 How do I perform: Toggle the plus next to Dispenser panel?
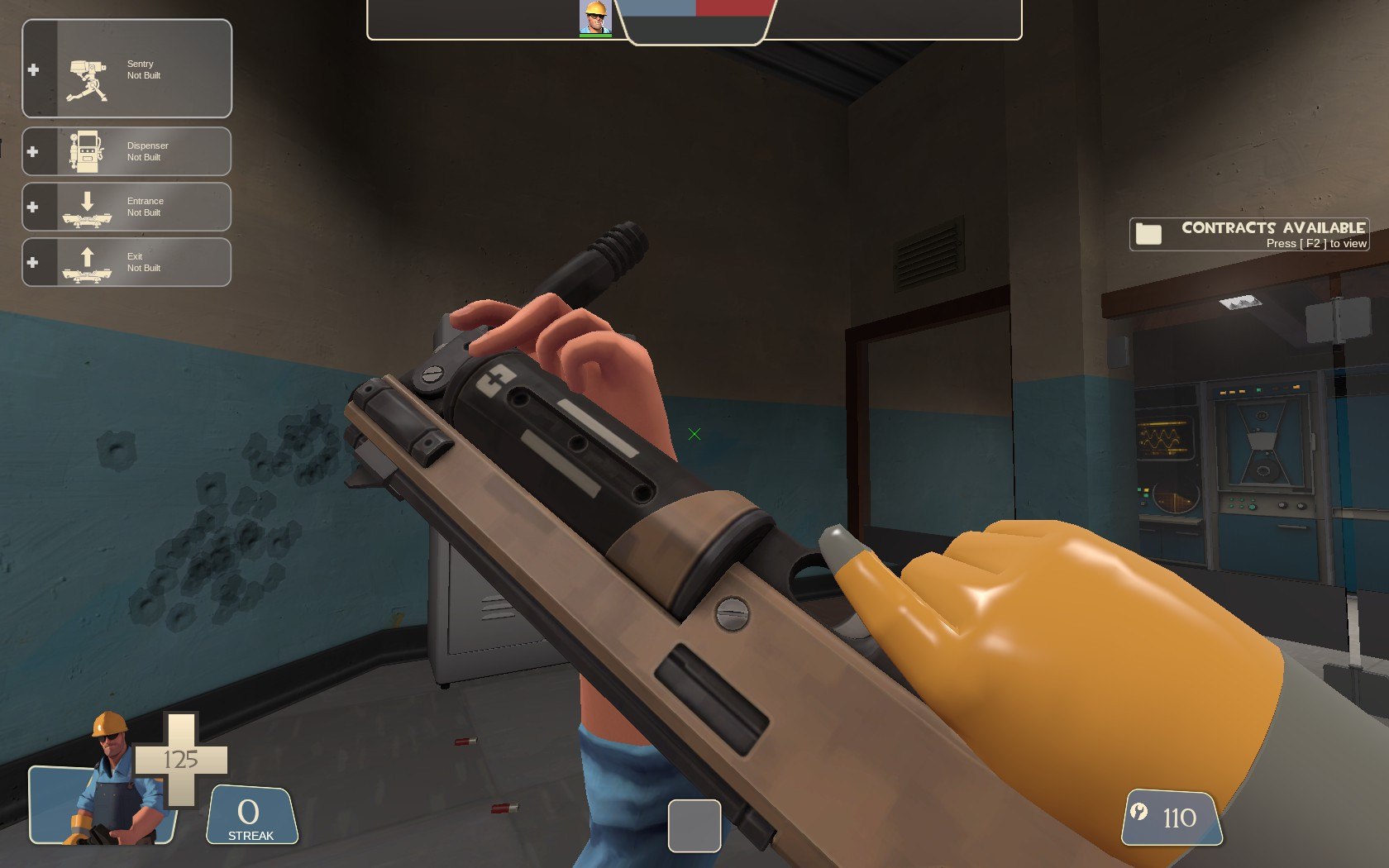[x=33, y=150]
